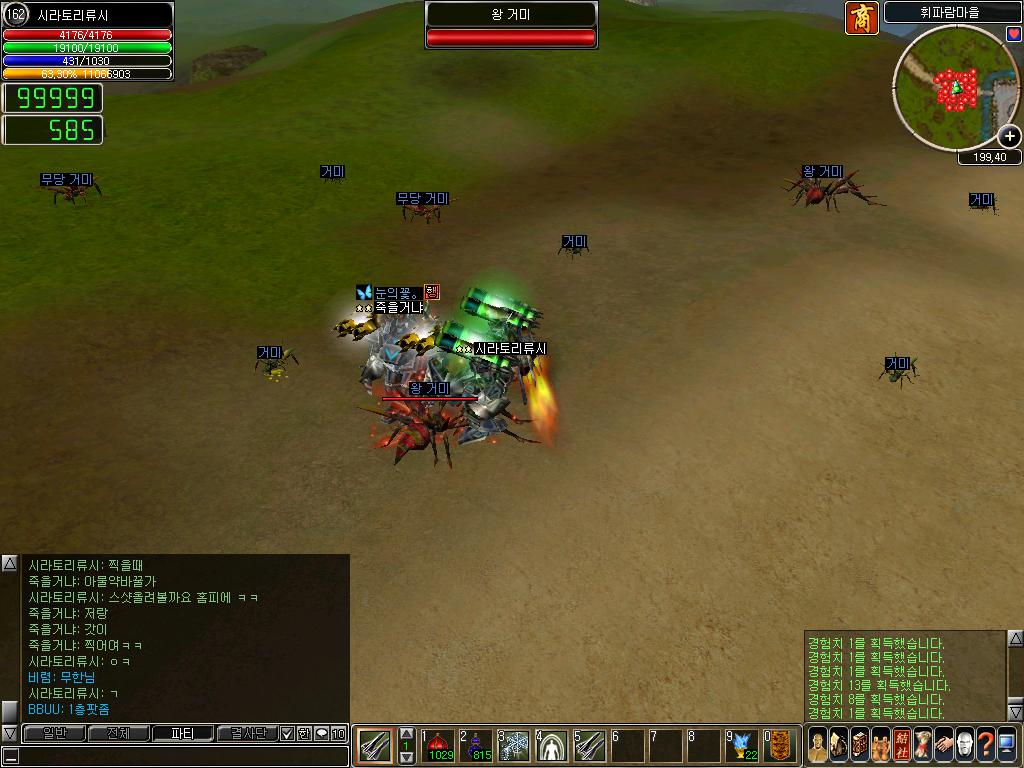Open the question mark help menu
The height and width of the screenshot is (768, 1024).
[x=986, y=745]
